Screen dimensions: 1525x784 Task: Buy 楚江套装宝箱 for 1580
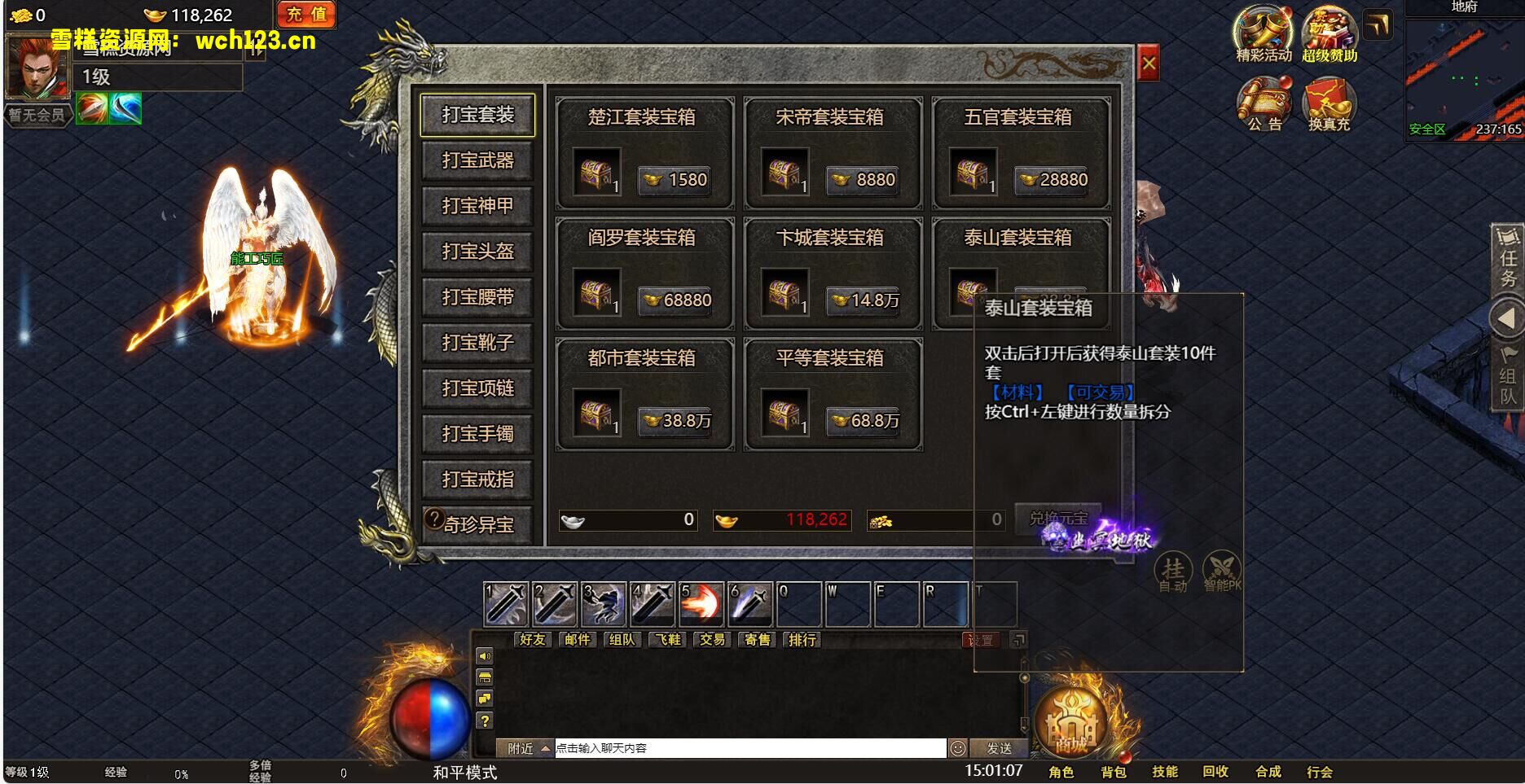pyautogui.click(x=675, y=180)
